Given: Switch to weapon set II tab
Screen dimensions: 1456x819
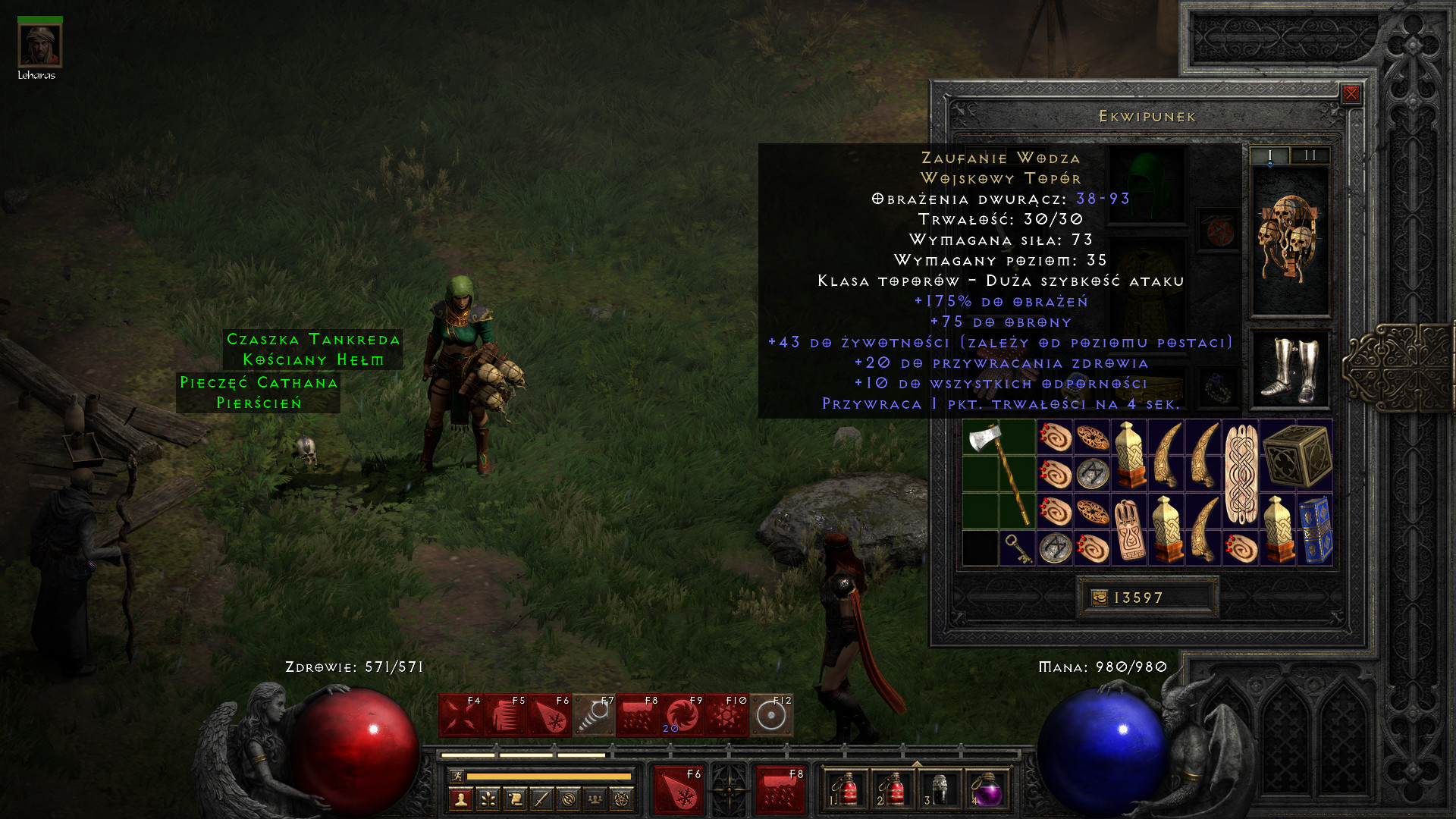Looking at the screenshot, I should tap(1310, 155).
